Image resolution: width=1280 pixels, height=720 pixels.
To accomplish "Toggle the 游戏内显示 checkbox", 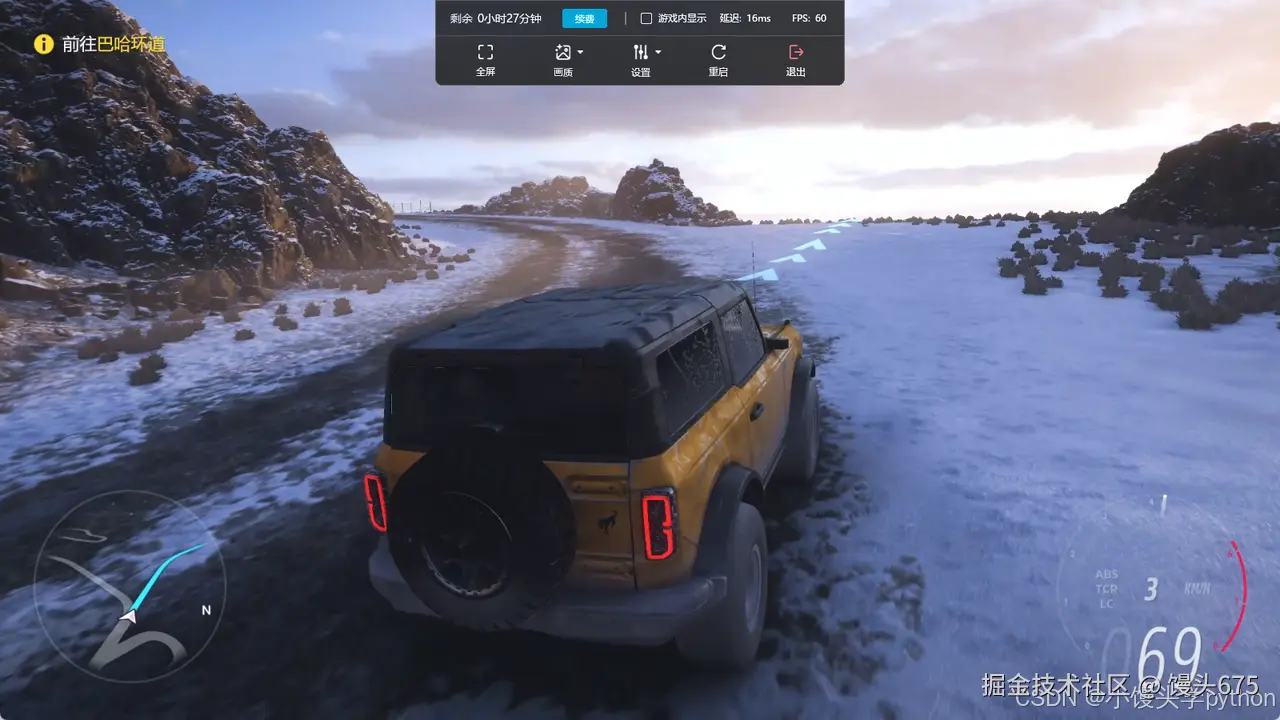I will (646, 18).
